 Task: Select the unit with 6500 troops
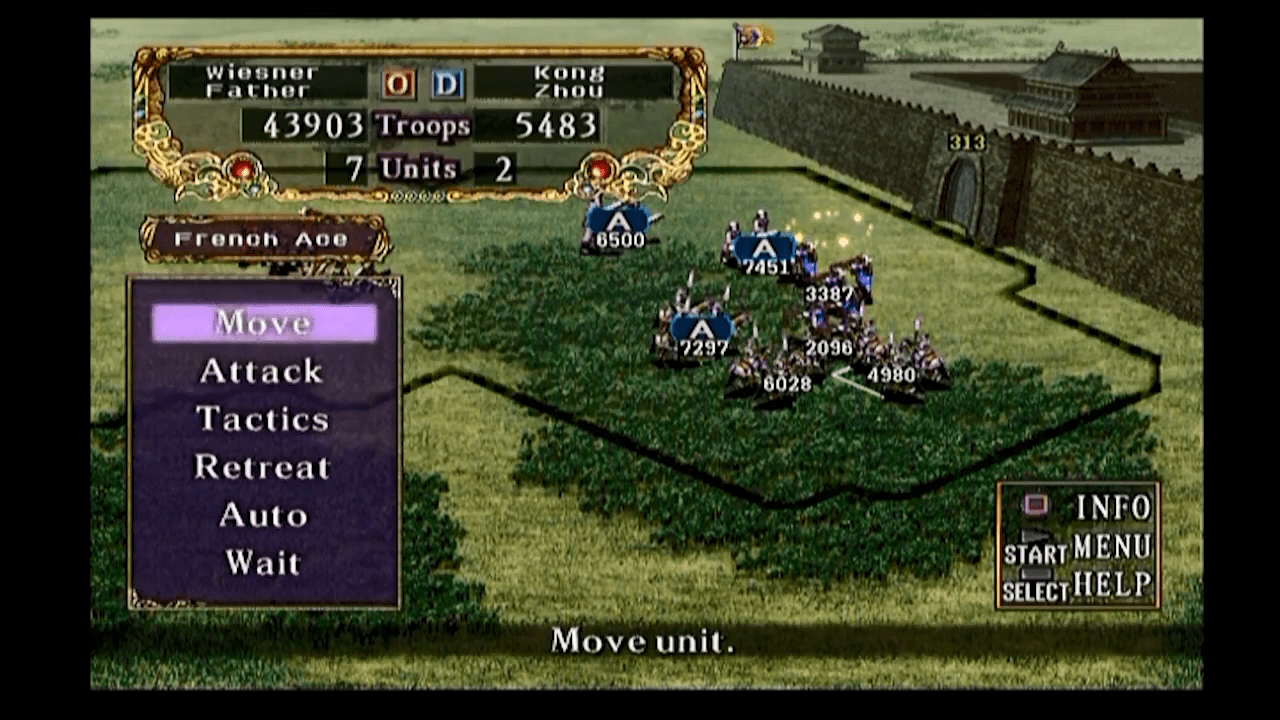(x=620, y=226)
